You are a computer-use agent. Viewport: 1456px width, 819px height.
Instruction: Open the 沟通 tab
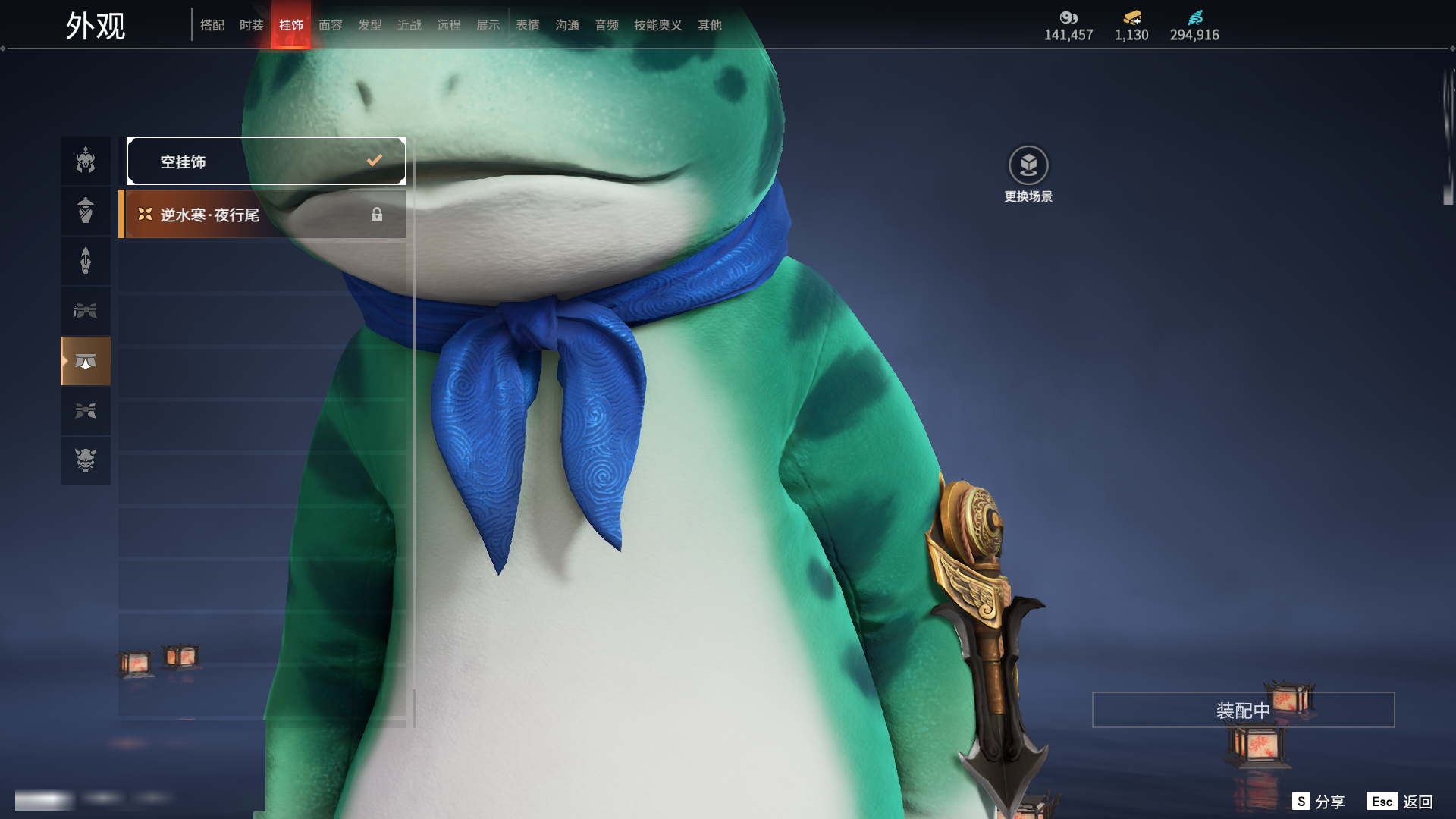[x=567, y=25]
